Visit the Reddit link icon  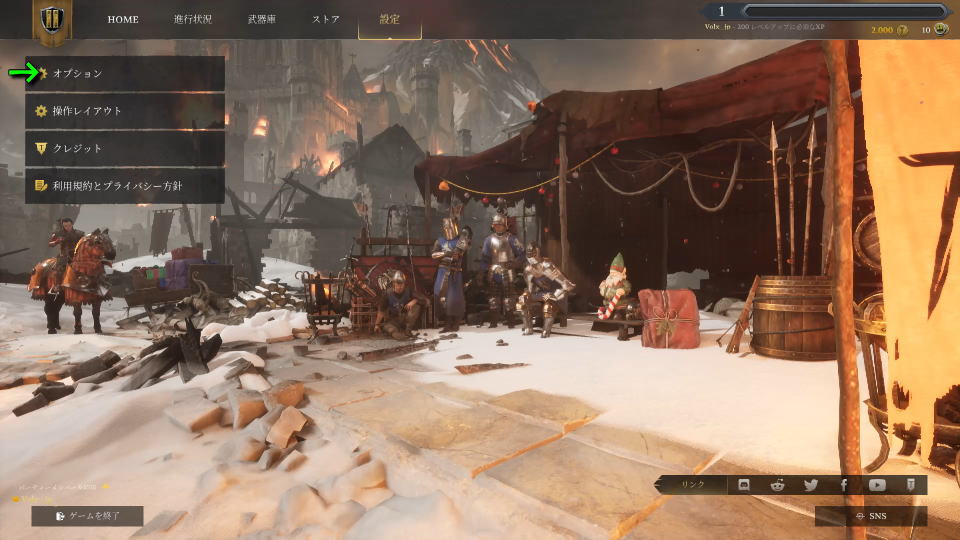coord(777,485)
